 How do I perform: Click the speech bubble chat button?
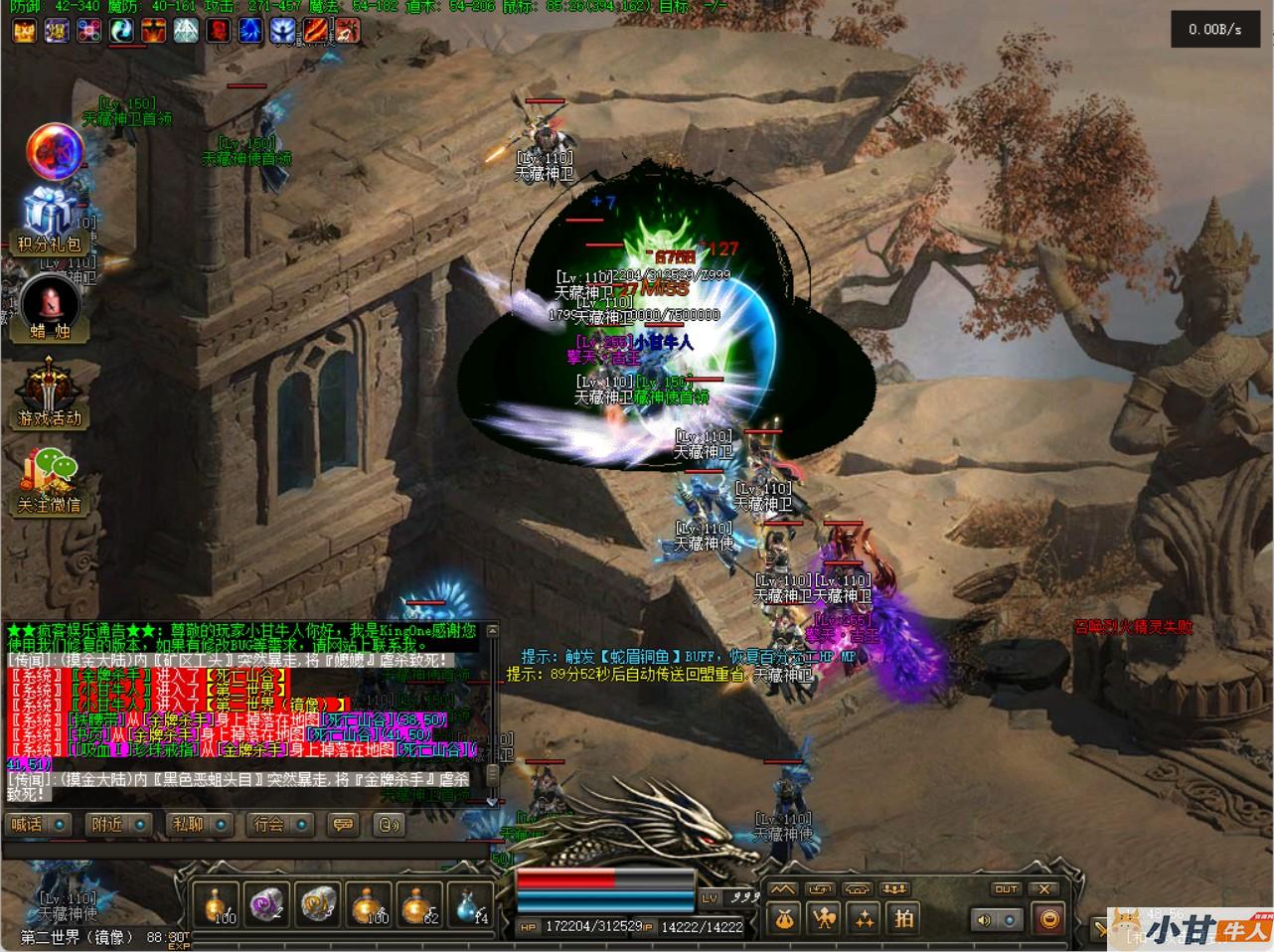344,824
